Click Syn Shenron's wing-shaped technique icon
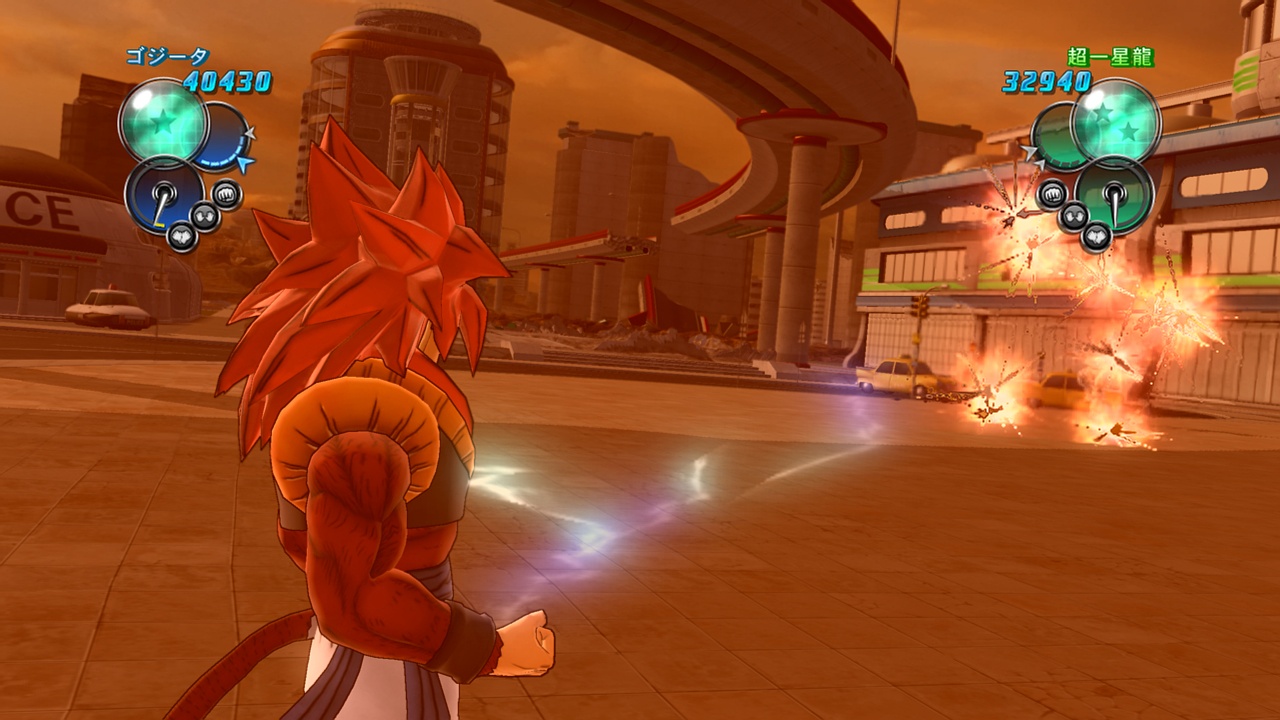 click(1097, 236)
